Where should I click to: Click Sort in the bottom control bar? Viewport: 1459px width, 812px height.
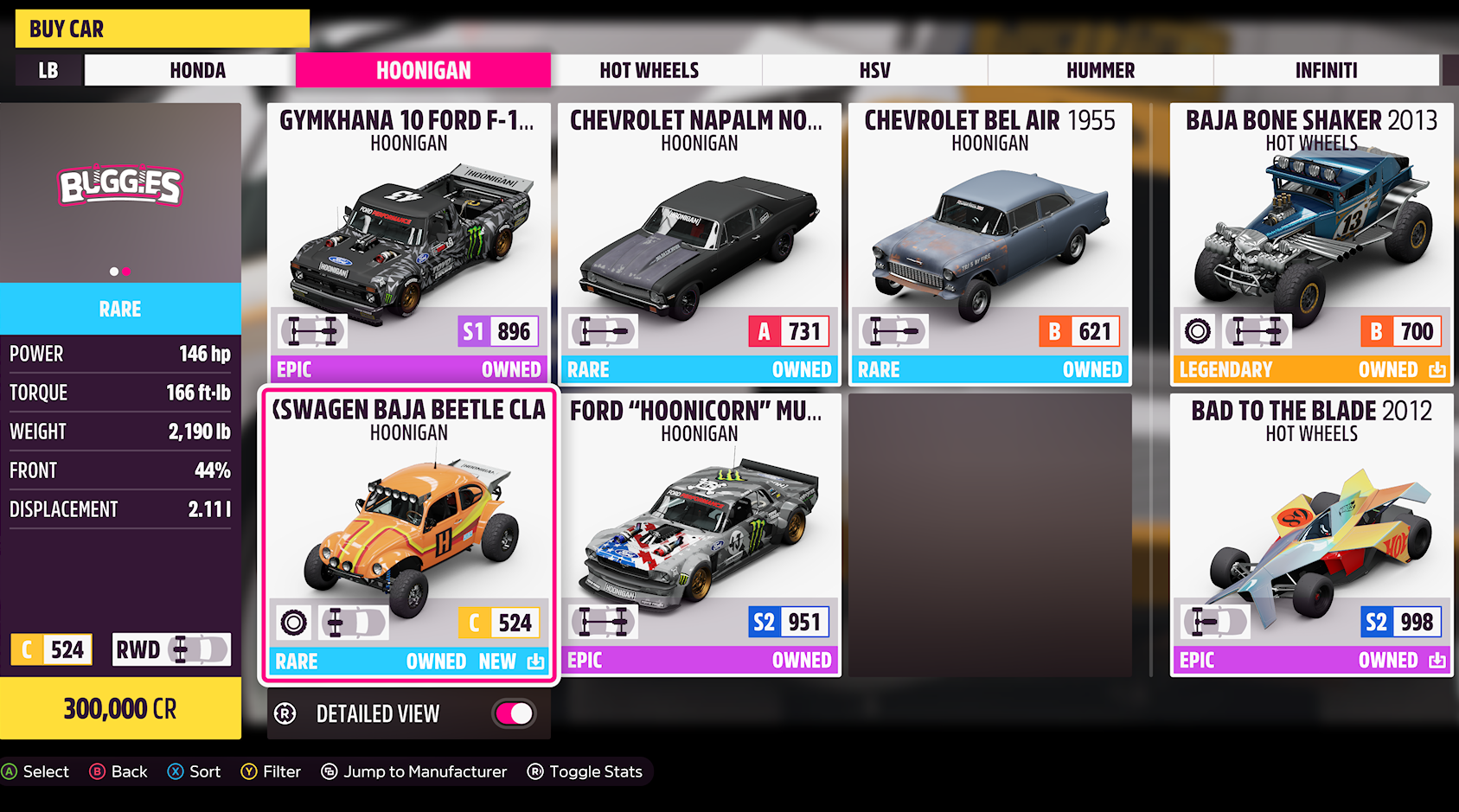tap(194, 771)
